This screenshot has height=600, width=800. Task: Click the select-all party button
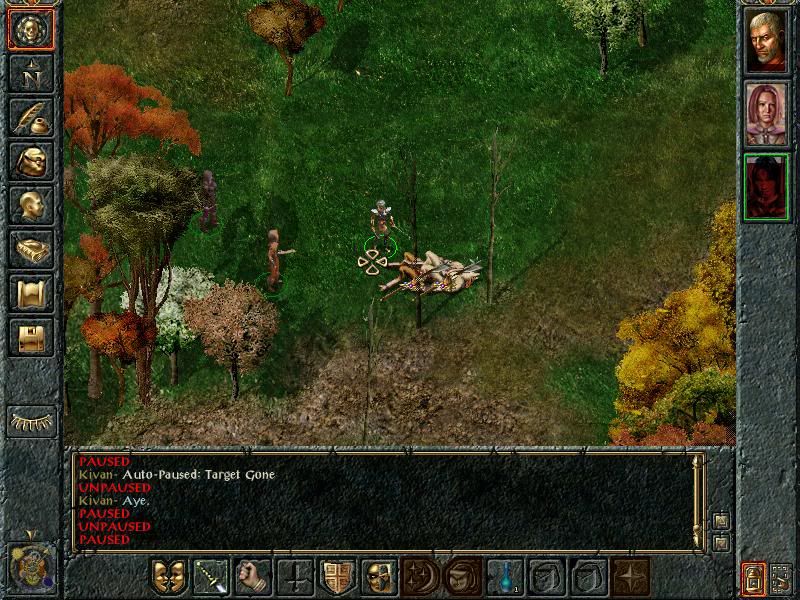tap(782, 578)
